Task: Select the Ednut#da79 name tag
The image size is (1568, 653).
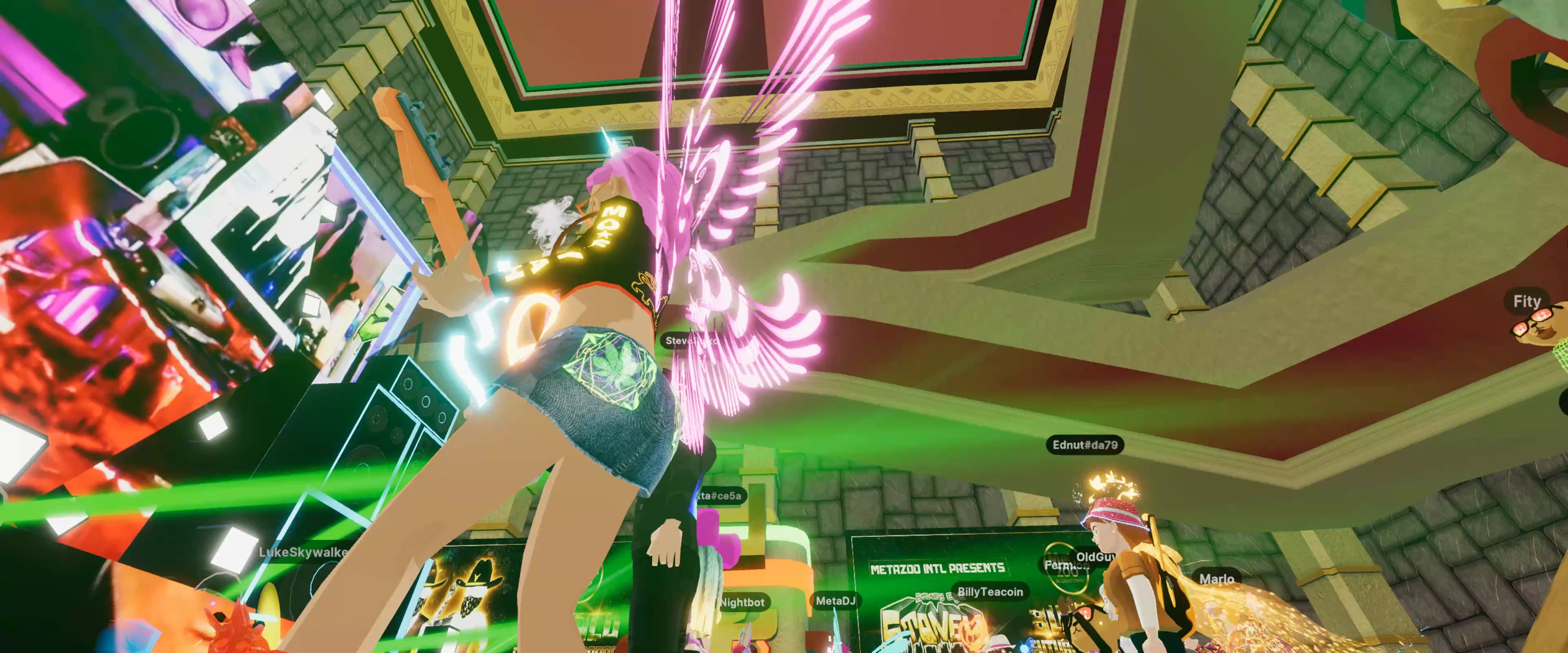Action: coord(1085,445)
